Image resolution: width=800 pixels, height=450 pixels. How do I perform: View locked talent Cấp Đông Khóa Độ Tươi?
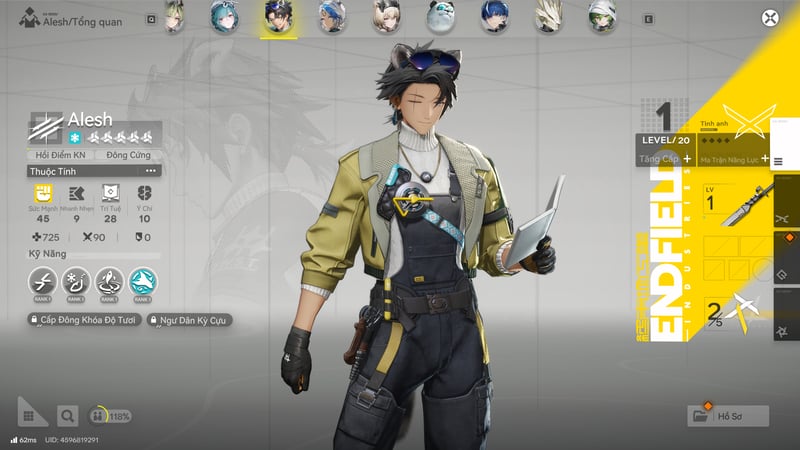[x=83, y=320]
